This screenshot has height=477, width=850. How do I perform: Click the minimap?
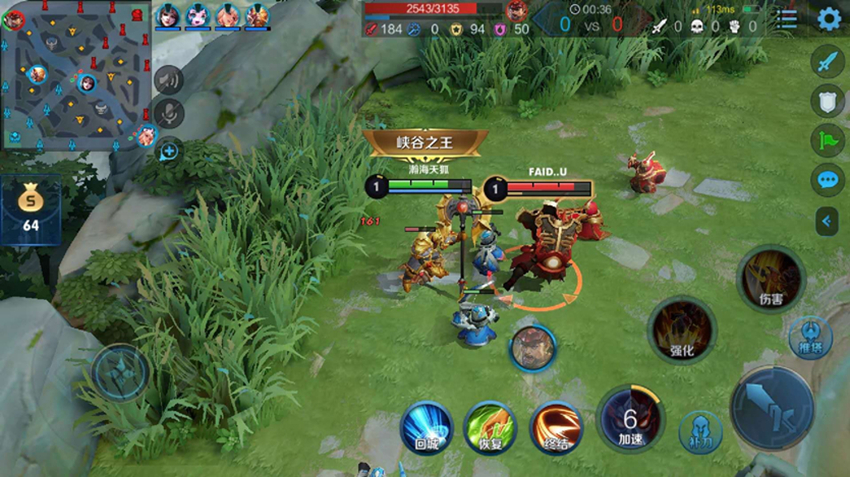pyautogui.click(x=76, y=74)
